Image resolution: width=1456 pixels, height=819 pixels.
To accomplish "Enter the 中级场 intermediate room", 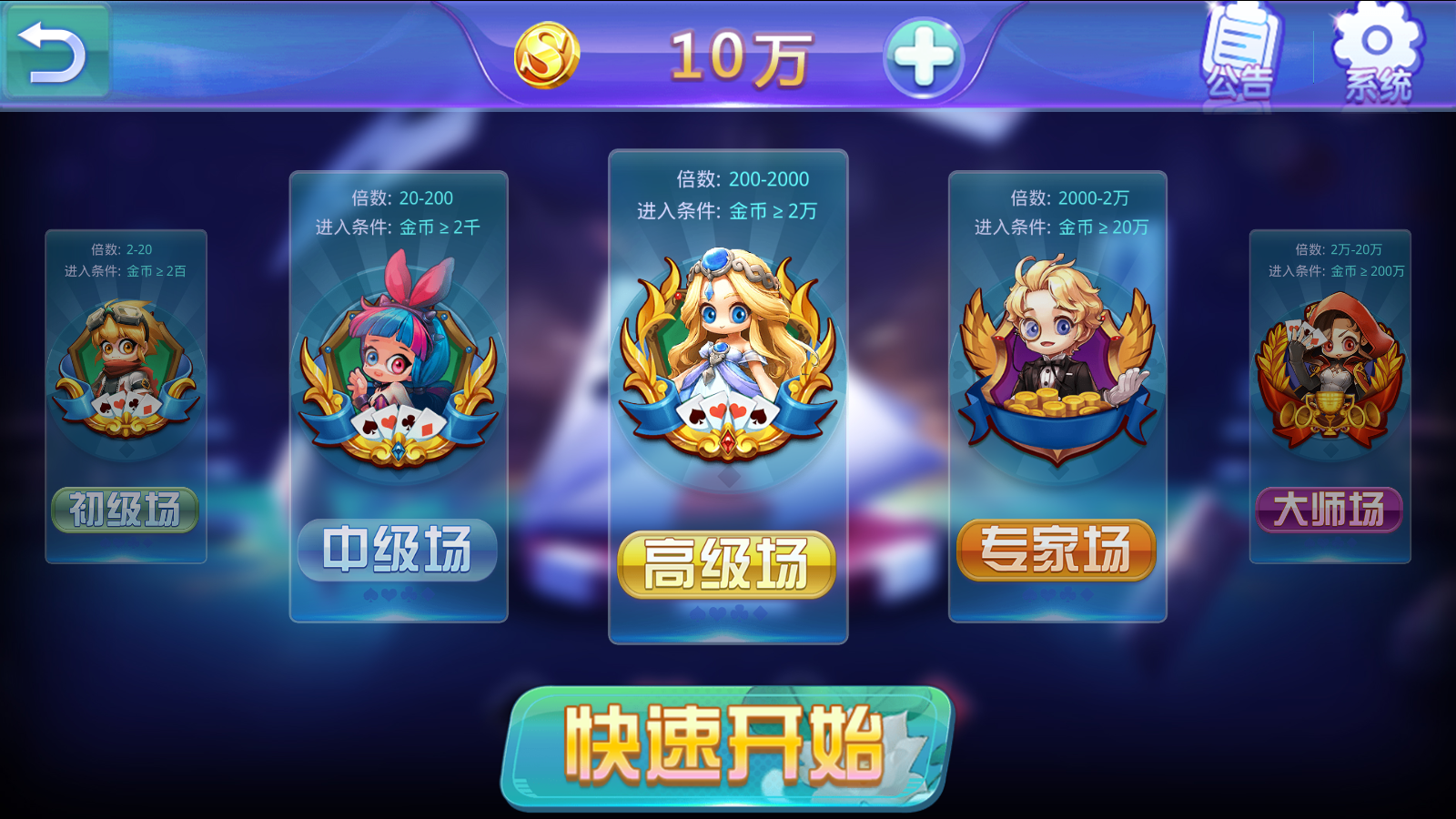I will pyautogui.click(x=398, y=549).
